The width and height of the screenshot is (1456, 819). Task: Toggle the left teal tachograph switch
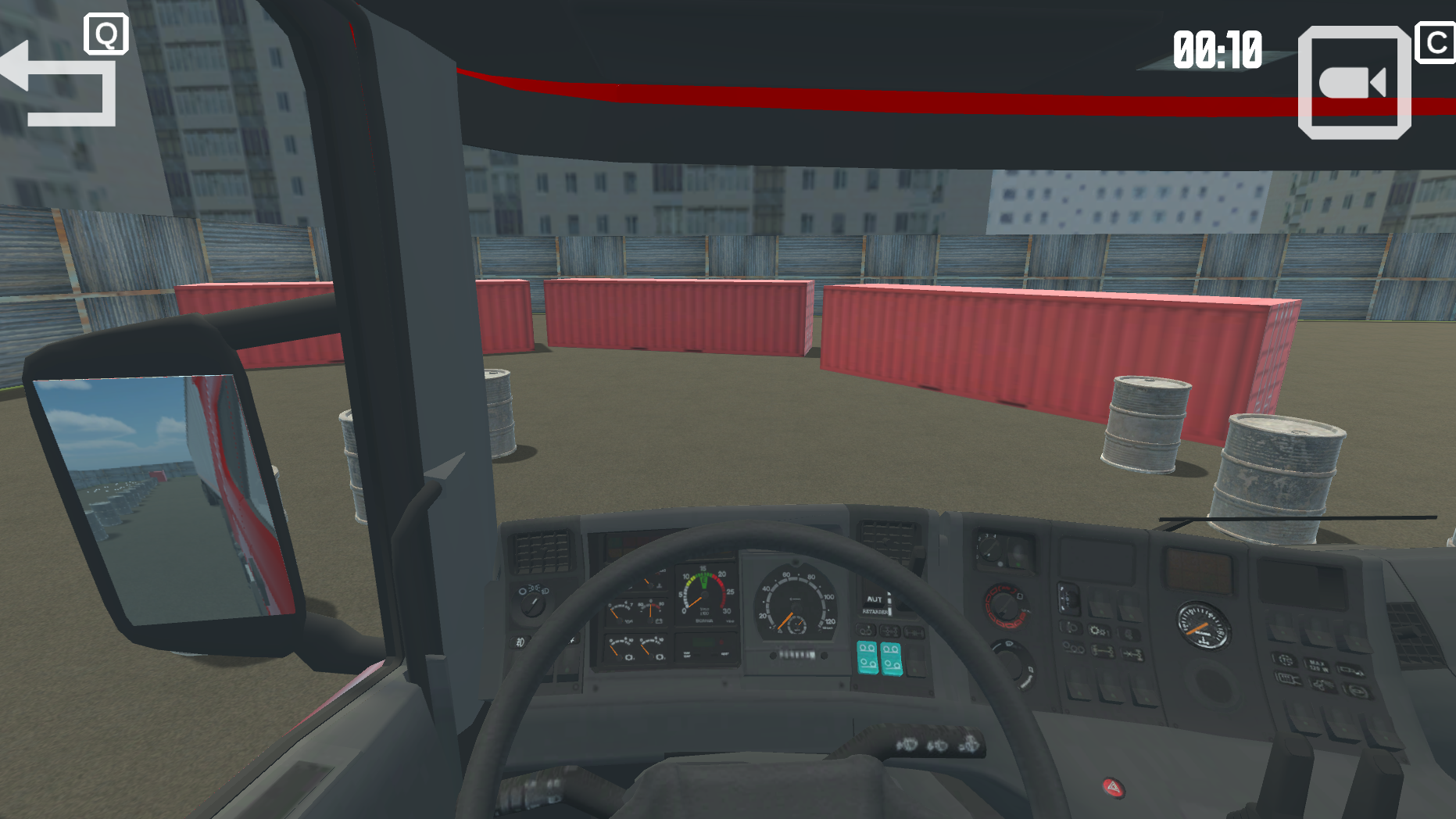coord(868,656)
